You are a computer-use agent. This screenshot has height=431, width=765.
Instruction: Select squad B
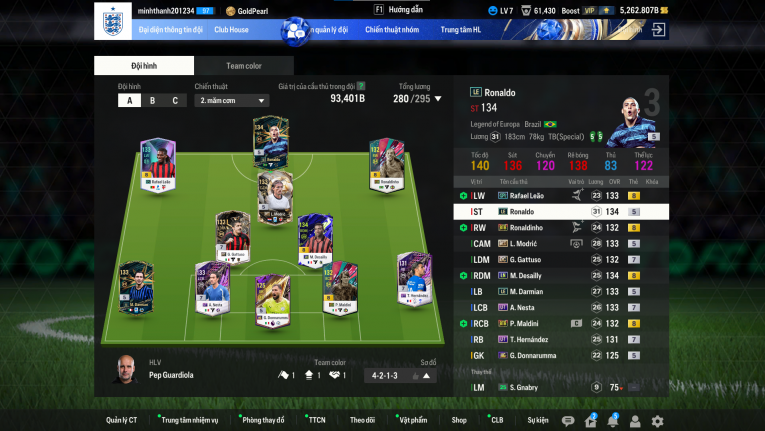click(x=152, y=100)
